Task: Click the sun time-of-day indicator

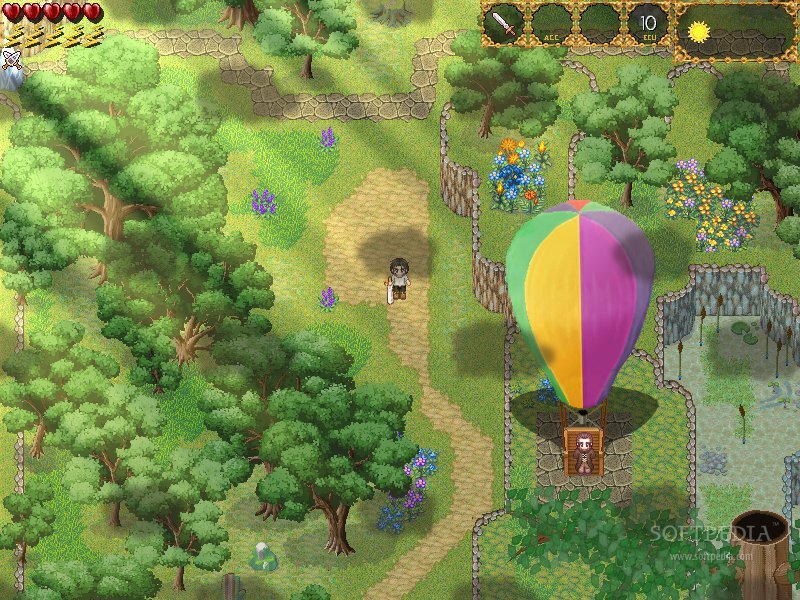Action: click(x=697, y=30)
